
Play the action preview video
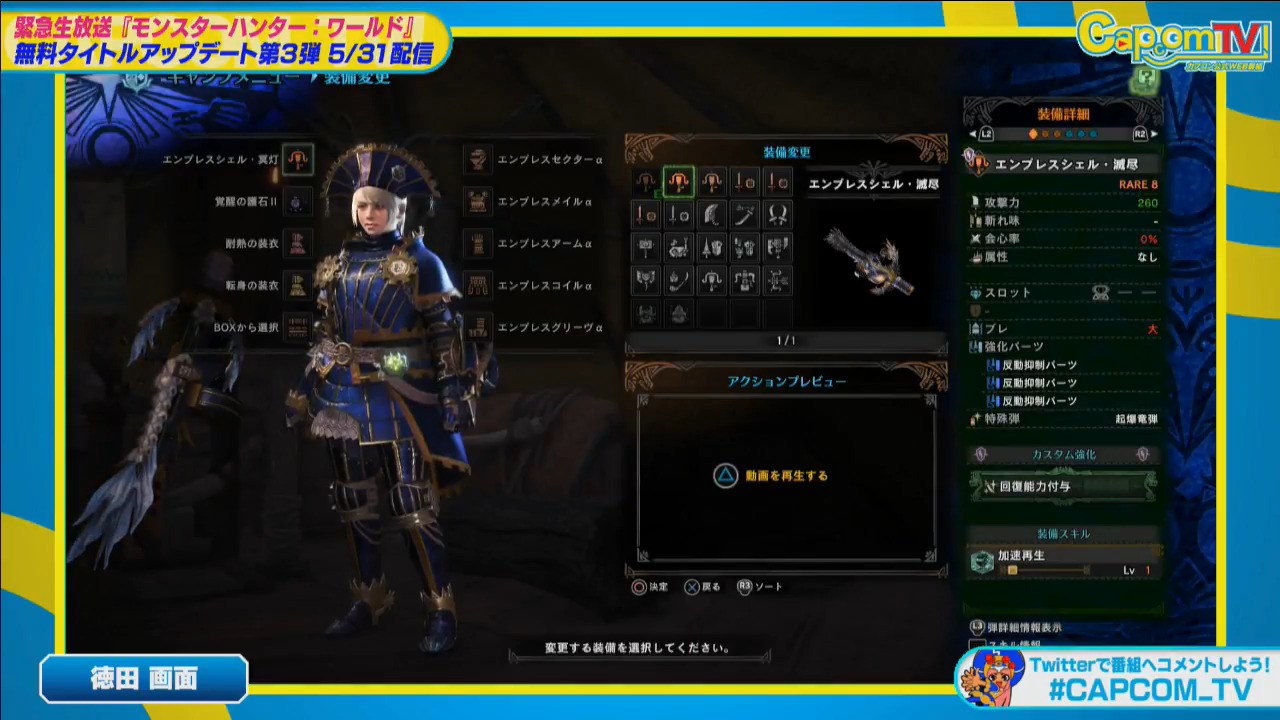[772, 476]
